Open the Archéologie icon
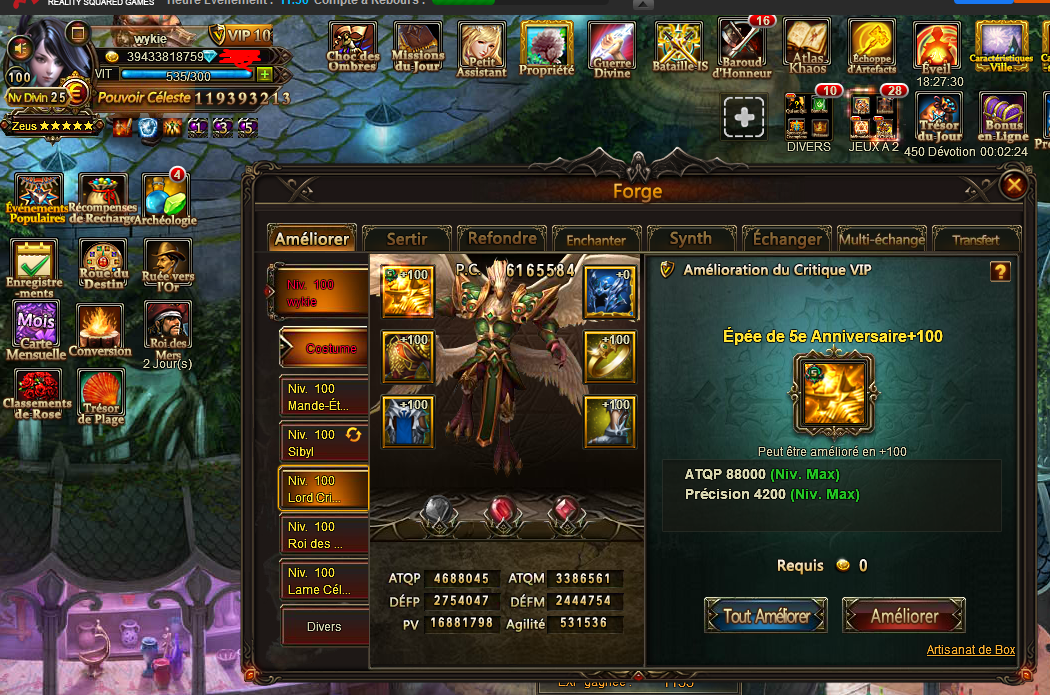1050x695 pixels. (165, 199)
